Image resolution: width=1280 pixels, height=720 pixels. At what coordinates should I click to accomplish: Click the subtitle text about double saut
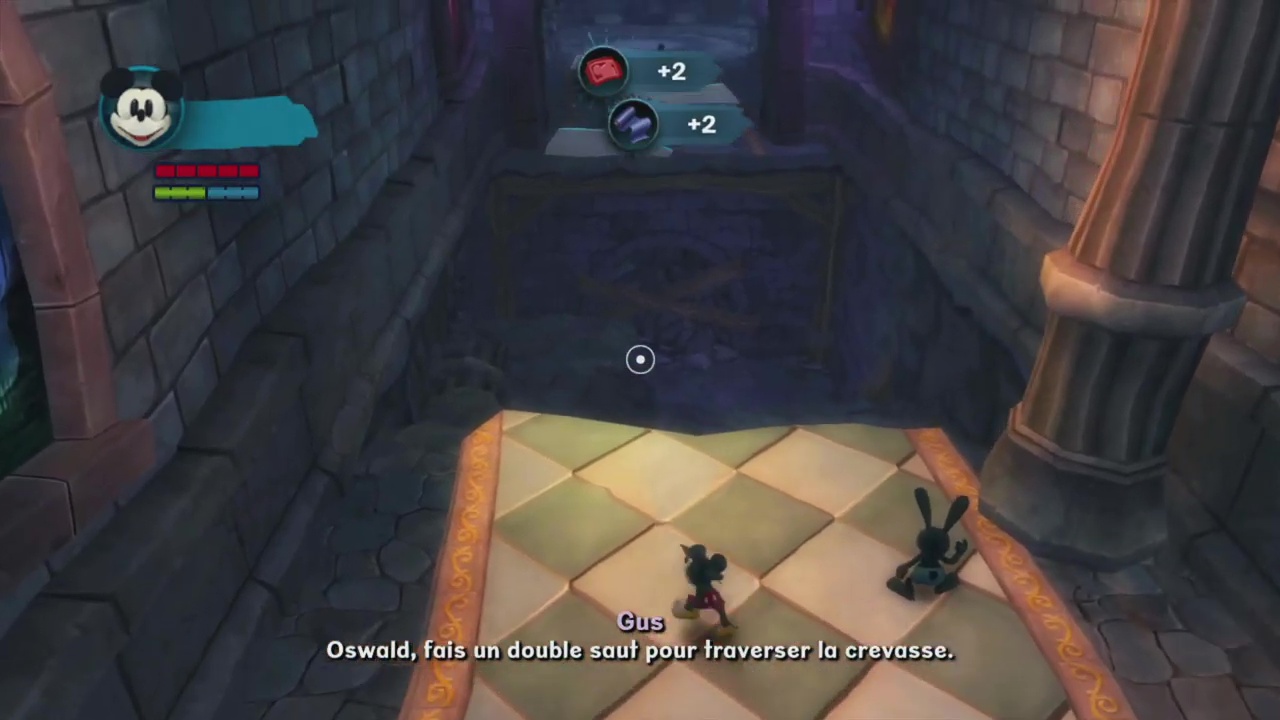640,650
